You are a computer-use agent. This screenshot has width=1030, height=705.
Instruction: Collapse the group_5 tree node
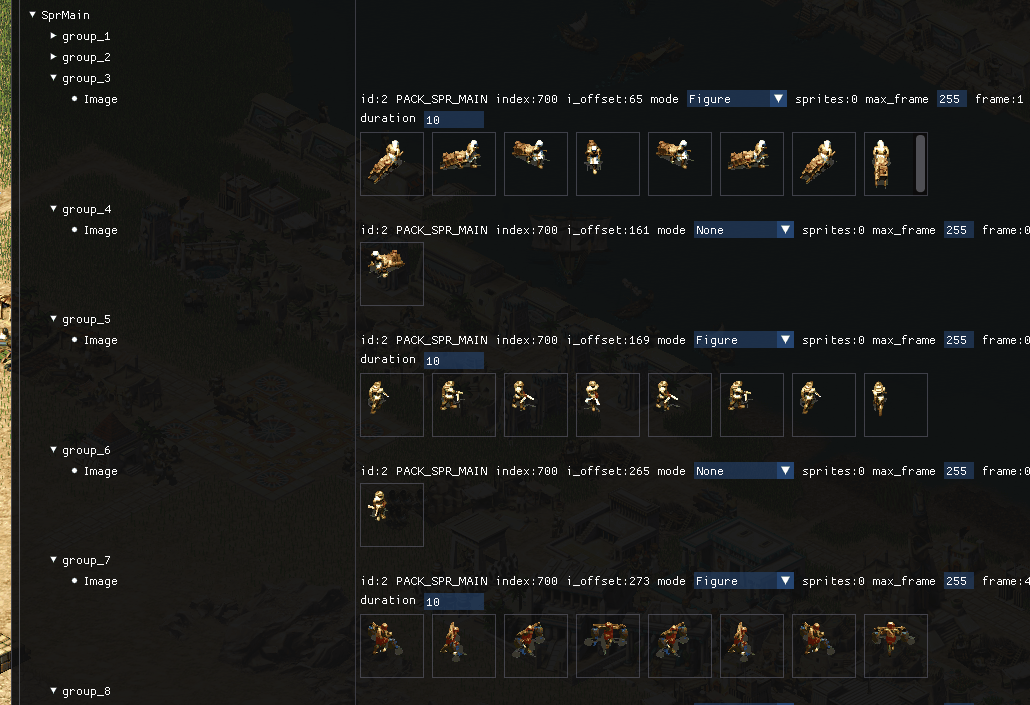pos(54,319)
